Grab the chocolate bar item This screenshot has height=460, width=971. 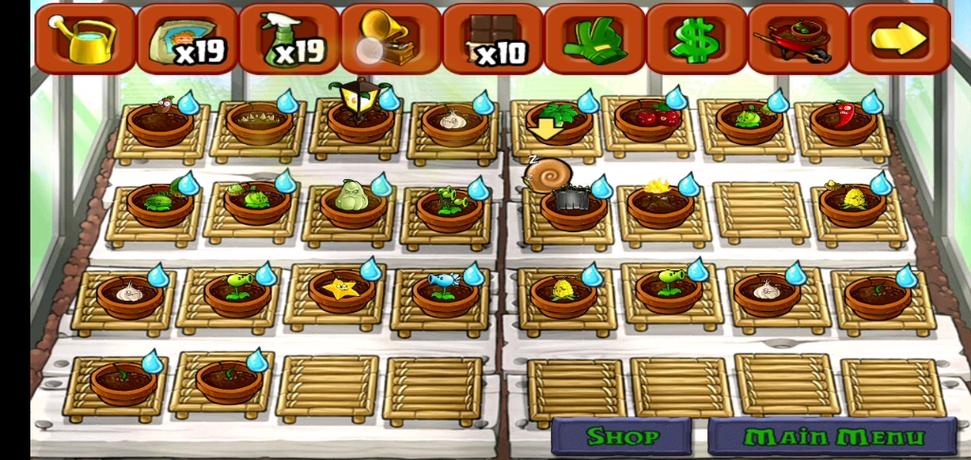pos(493,39)
